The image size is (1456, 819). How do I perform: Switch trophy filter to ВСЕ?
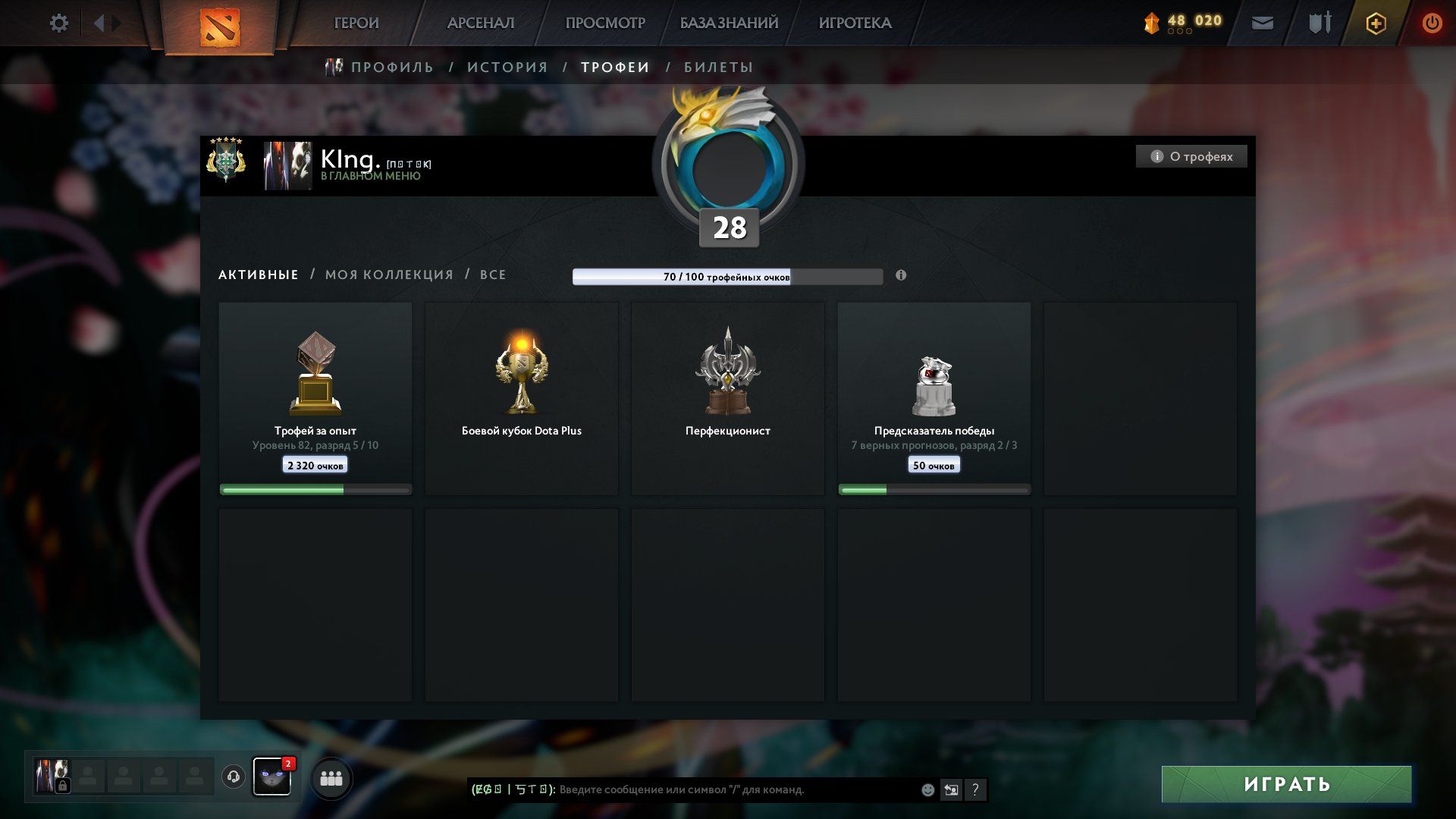coord(493,275)
